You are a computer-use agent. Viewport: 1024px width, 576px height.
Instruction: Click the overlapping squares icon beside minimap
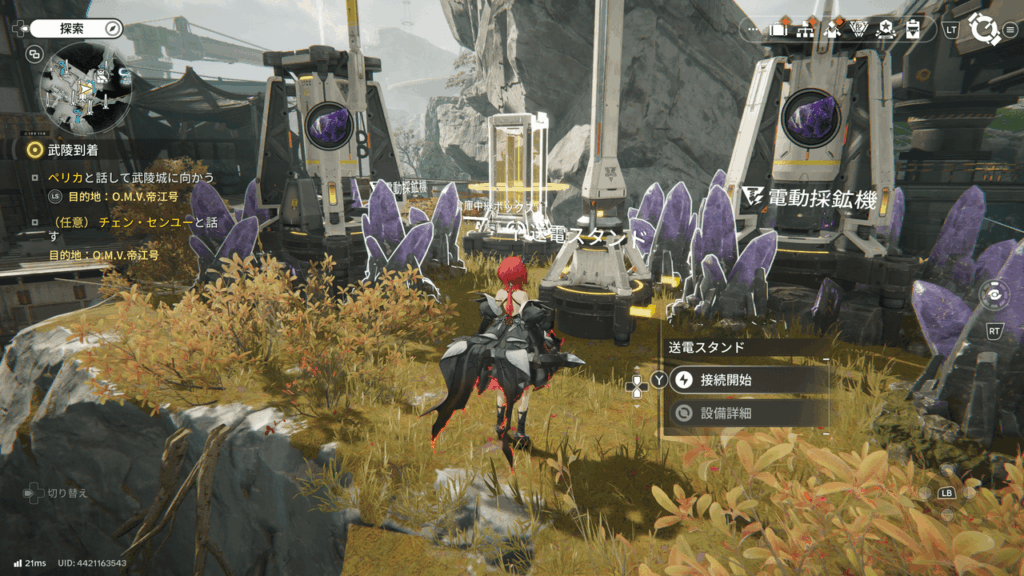coord(35,54)
